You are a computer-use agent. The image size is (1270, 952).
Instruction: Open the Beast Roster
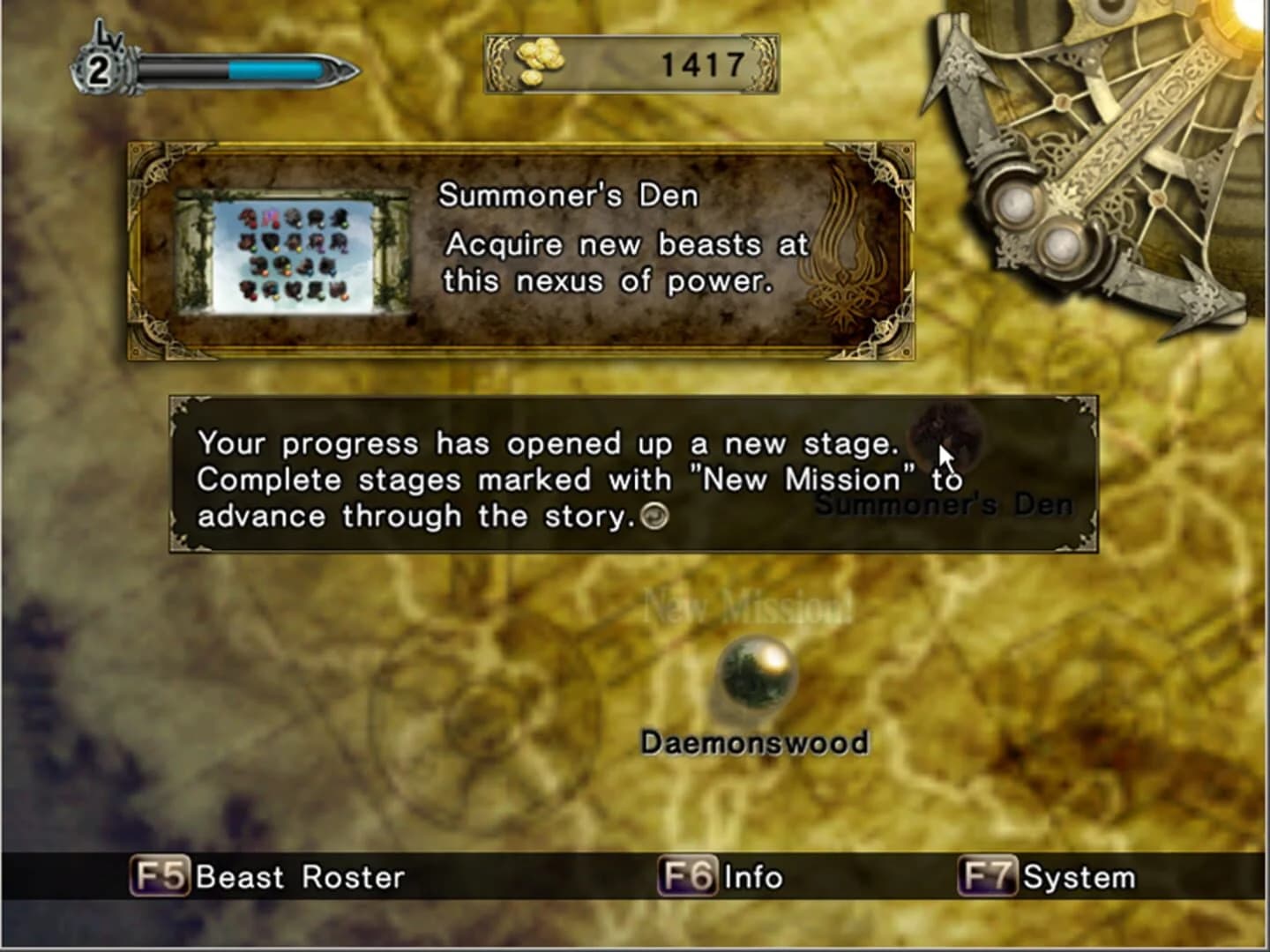pos(300,878)
